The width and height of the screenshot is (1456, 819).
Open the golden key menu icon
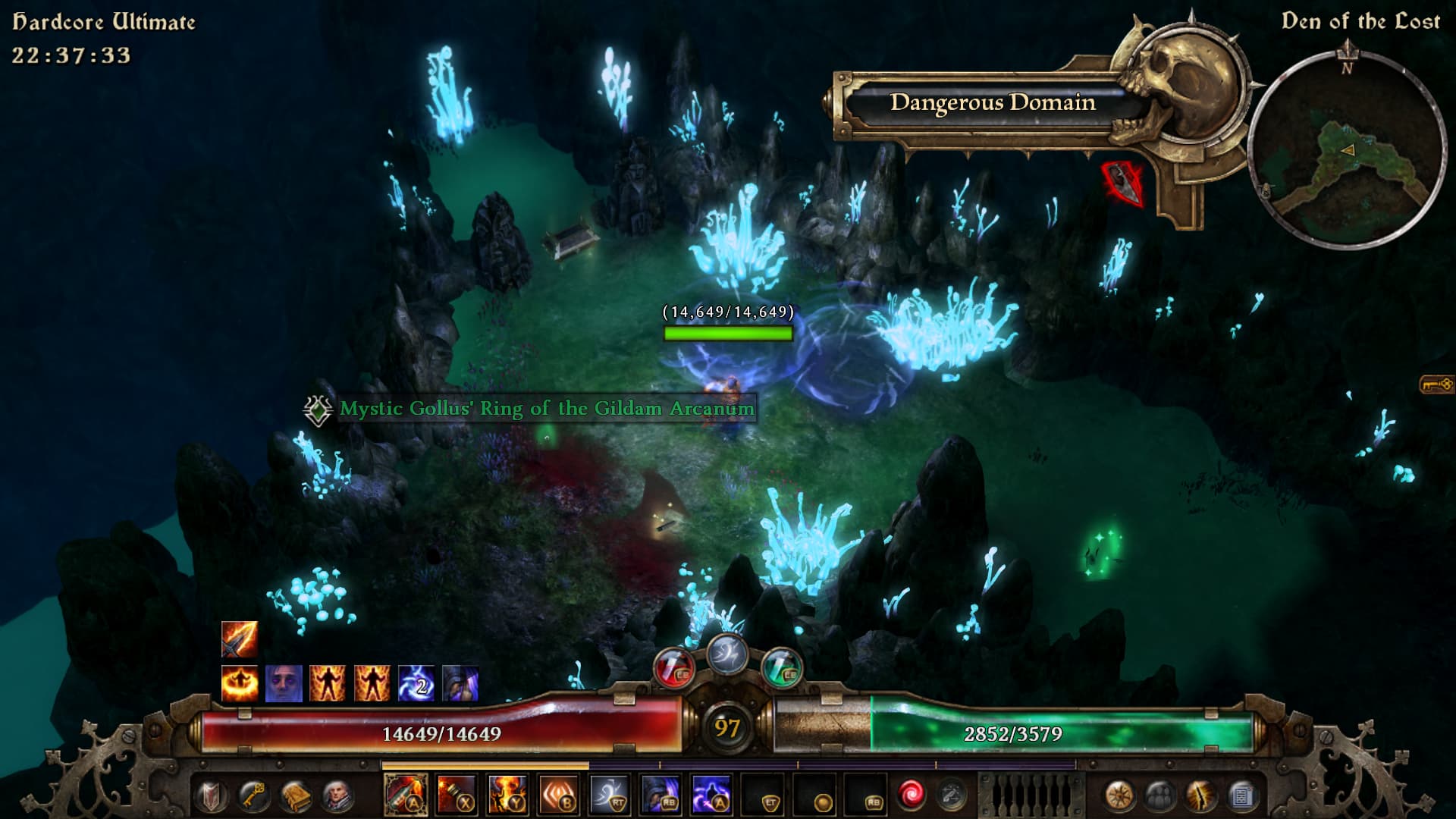coord(253,796)
